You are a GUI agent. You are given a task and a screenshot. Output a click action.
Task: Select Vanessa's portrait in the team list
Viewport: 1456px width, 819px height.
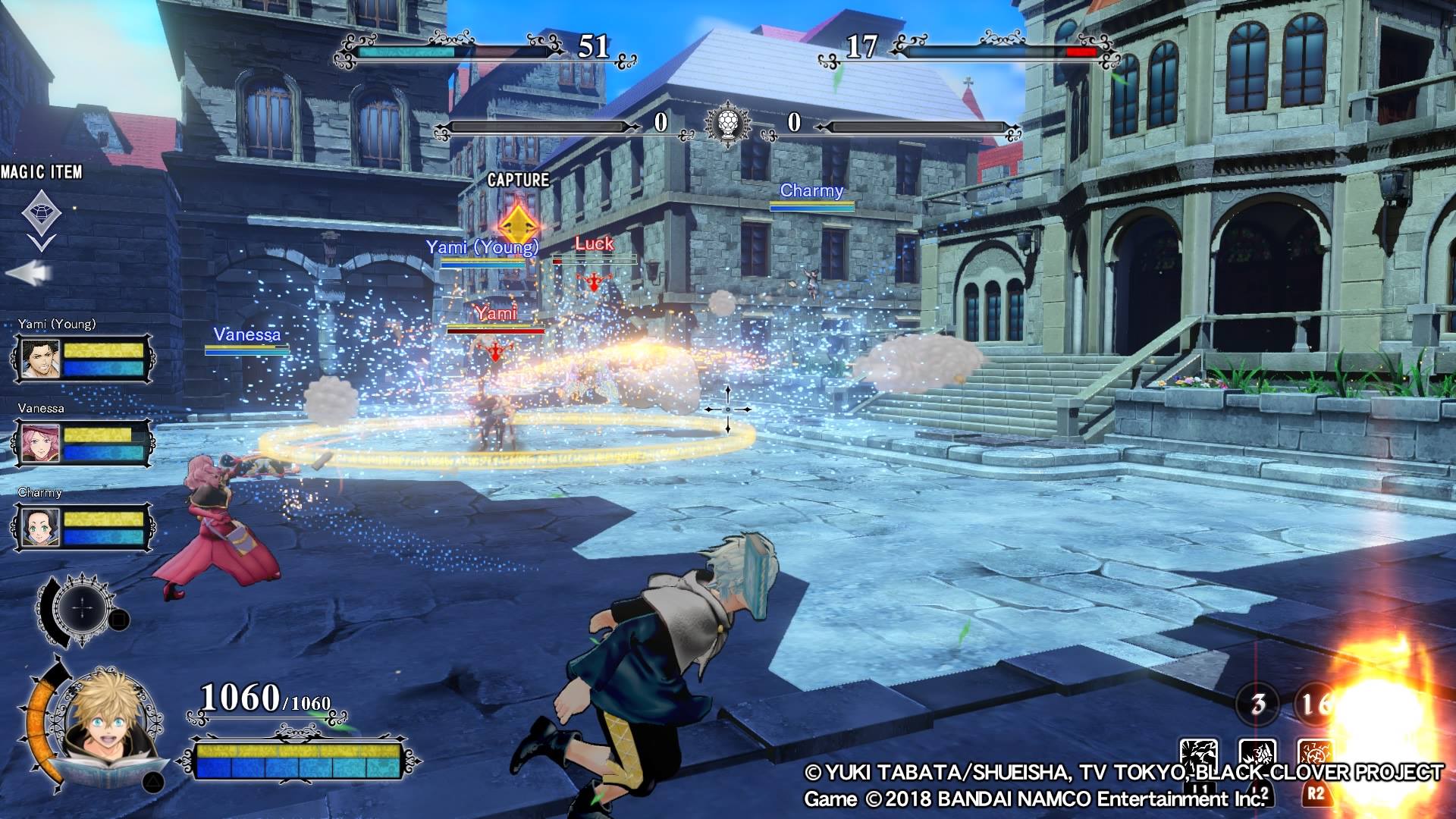point(39,444)
